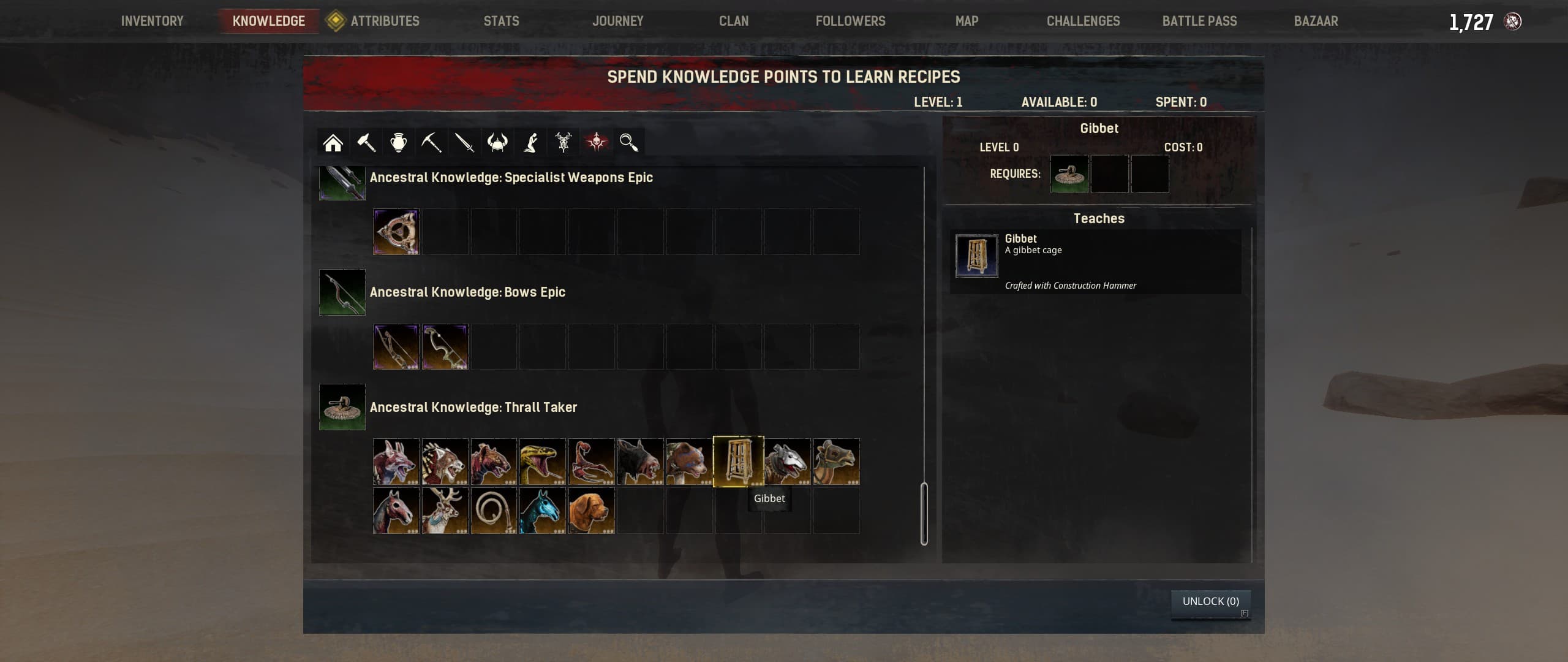
Task: Open the kneeling thrall filter icon
Action: (530, 142)
